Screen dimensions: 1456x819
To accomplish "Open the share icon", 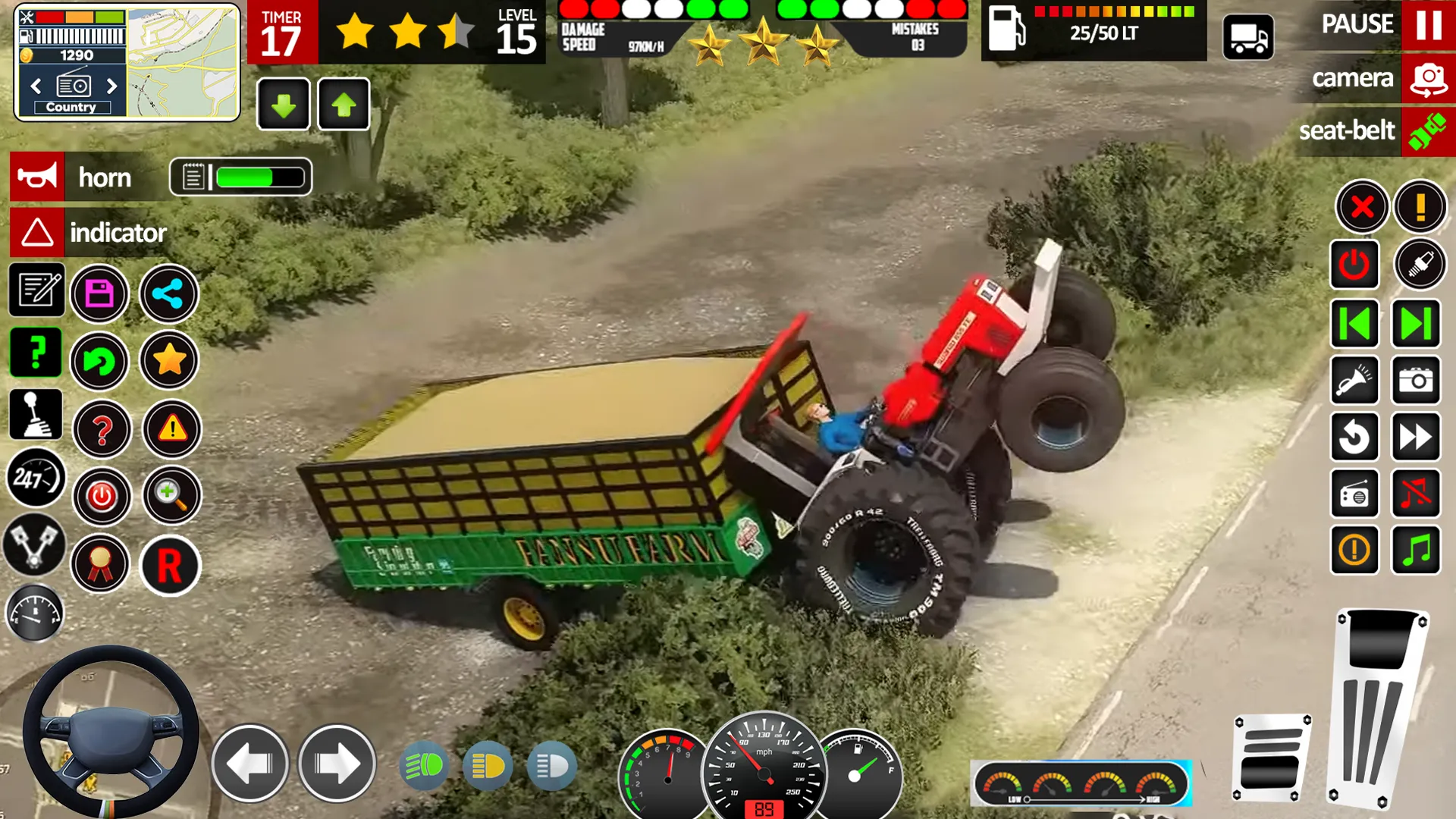I will click(x=169, y=294).
